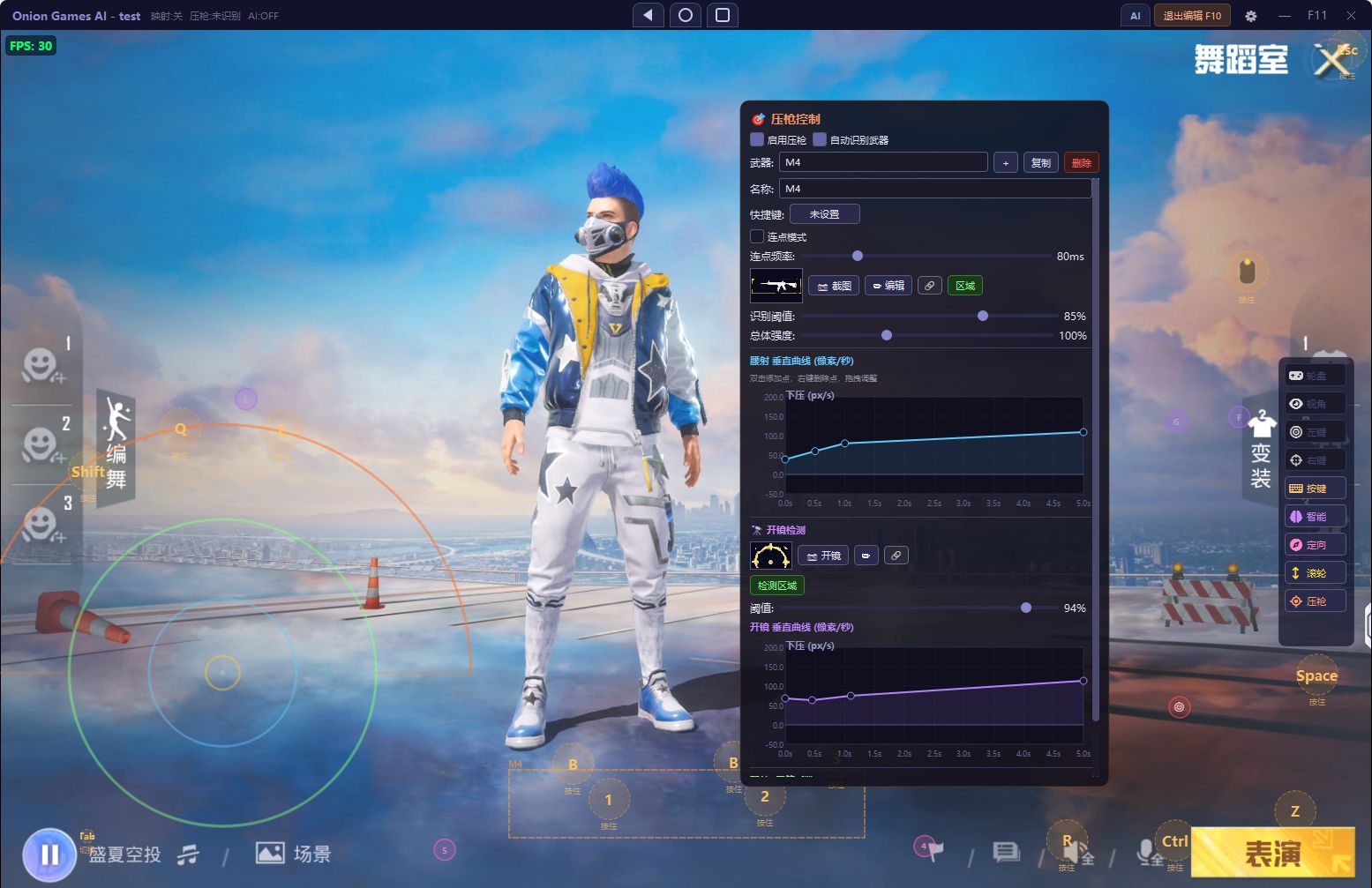Click the red 删除 delete button

tap(1081, 162)
